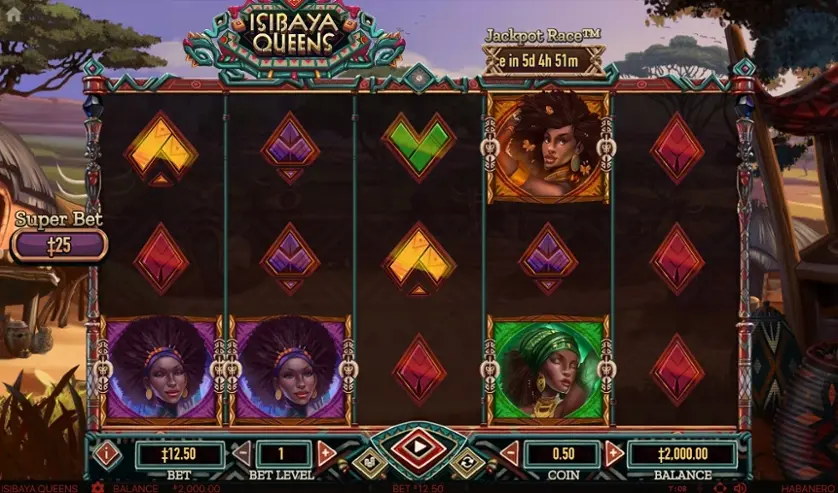Click the max bet coins button
Viewport: 838px width, 493px height.
coord(367,462)
